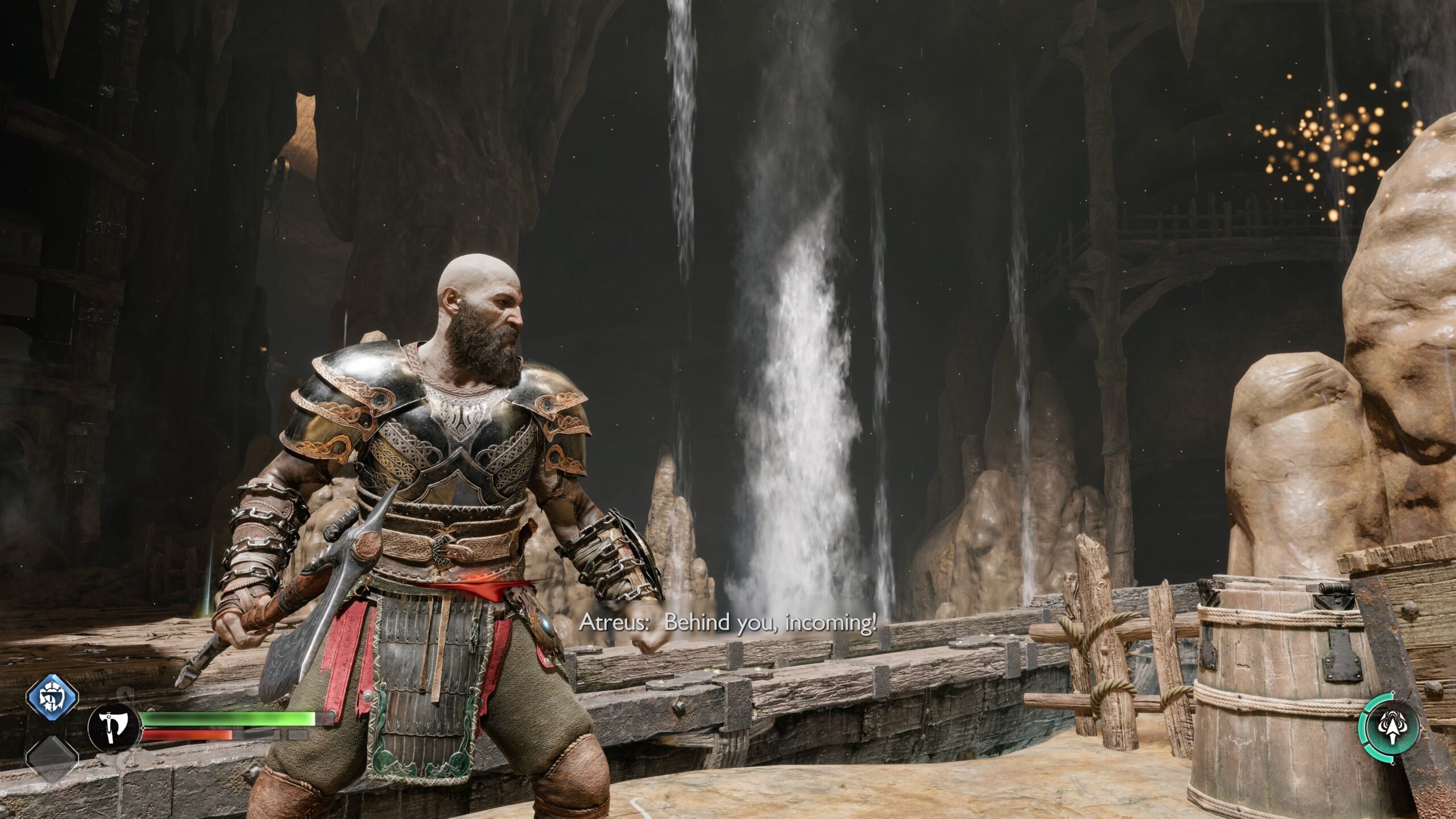
Task: Select the Leviathan Axe weapon icon
Action: (x=114, y=729)
